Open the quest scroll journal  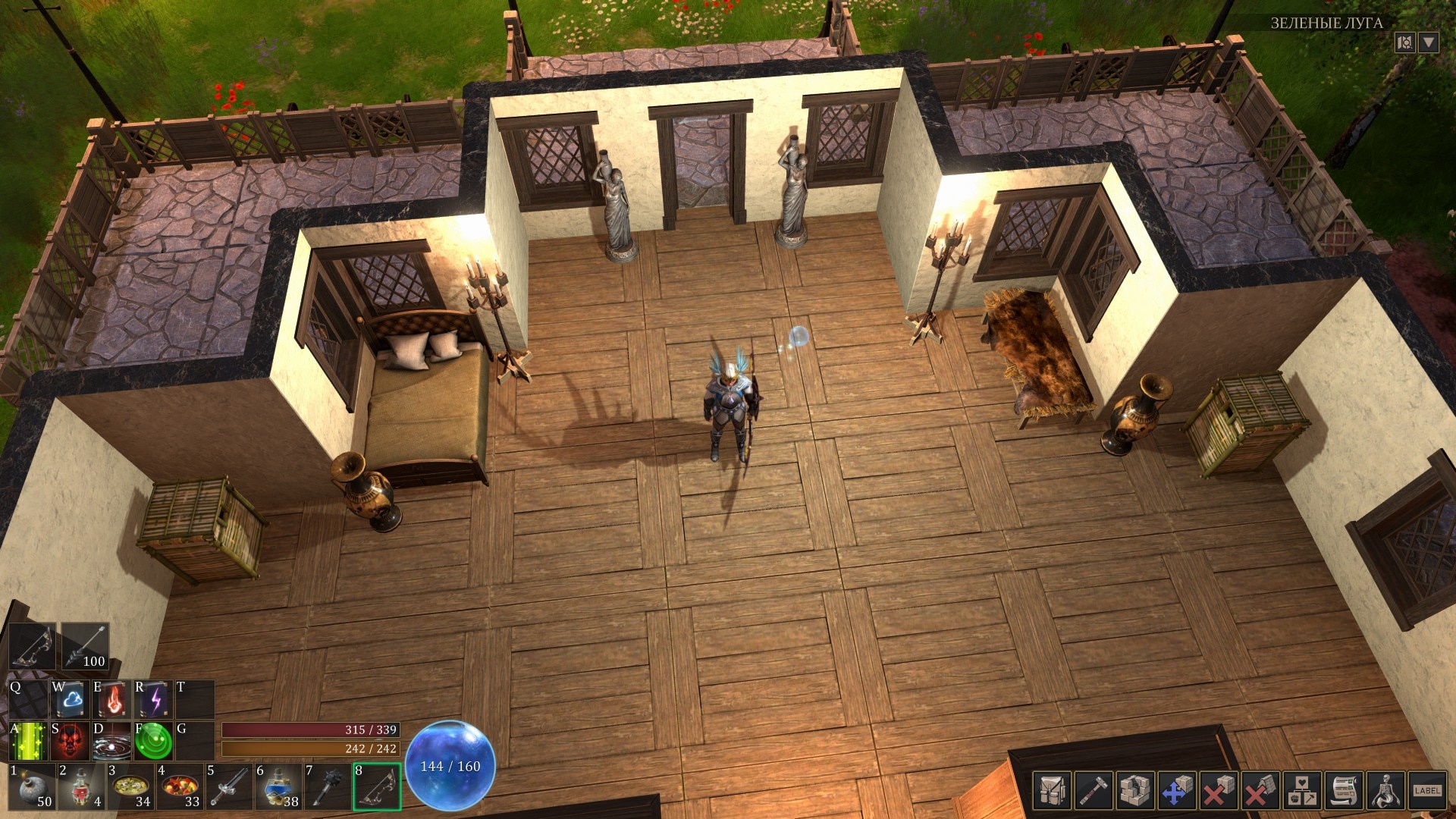[x=1344, y=791]
